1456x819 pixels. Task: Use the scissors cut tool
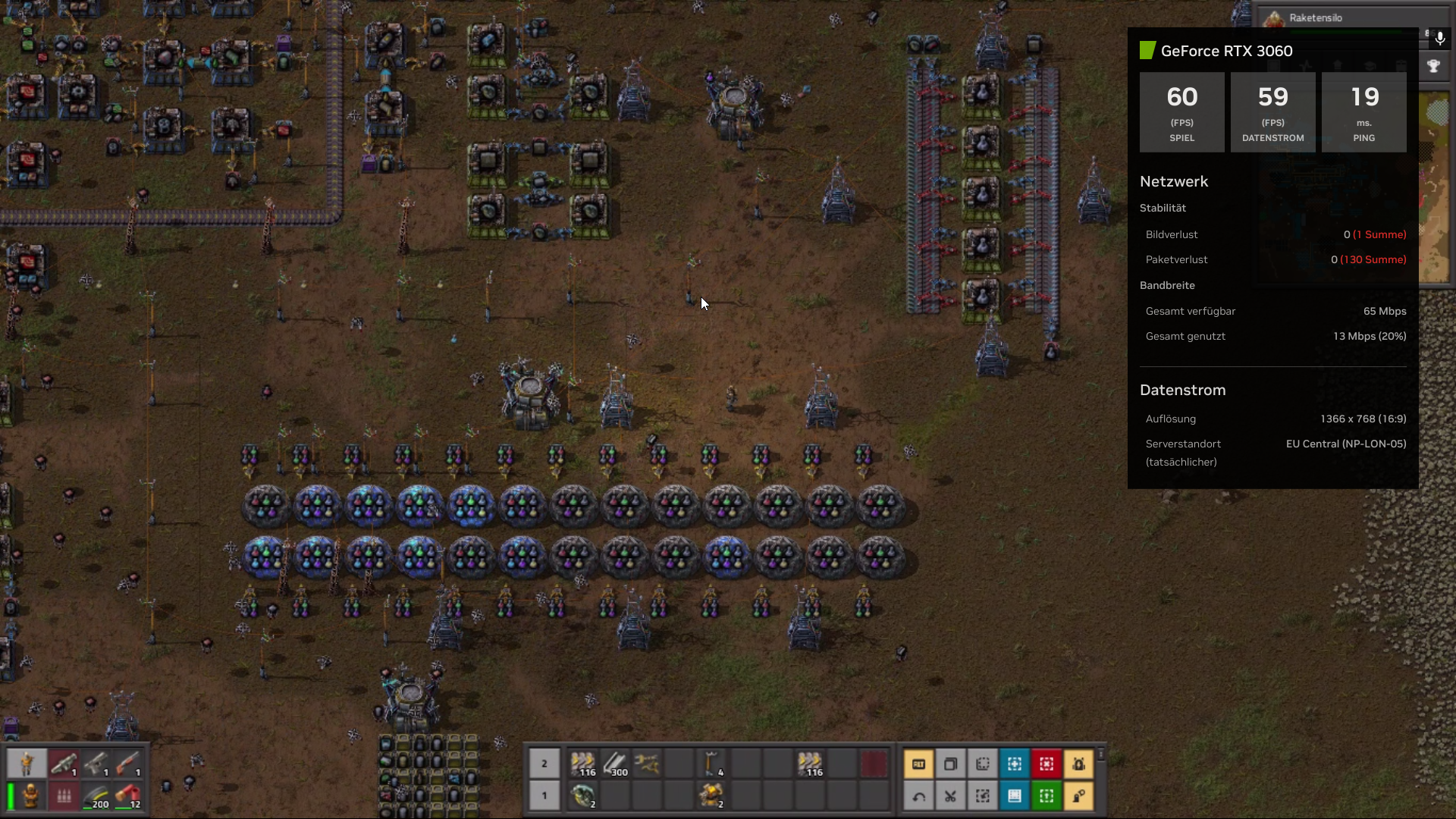pyautogui.click(x=950, y=795)
